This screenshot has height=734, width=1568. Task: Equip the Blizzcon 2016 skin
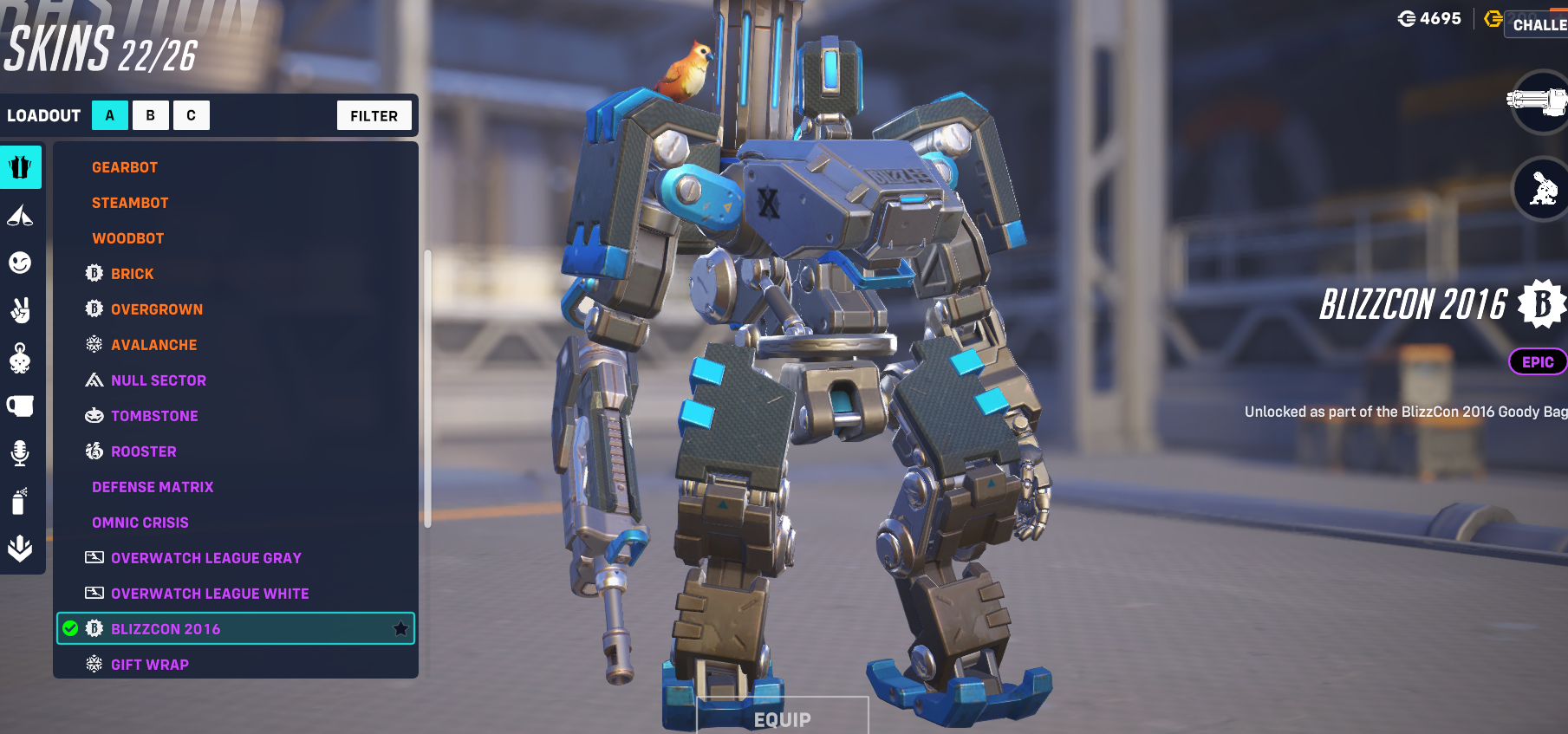(x=782, y=718)
